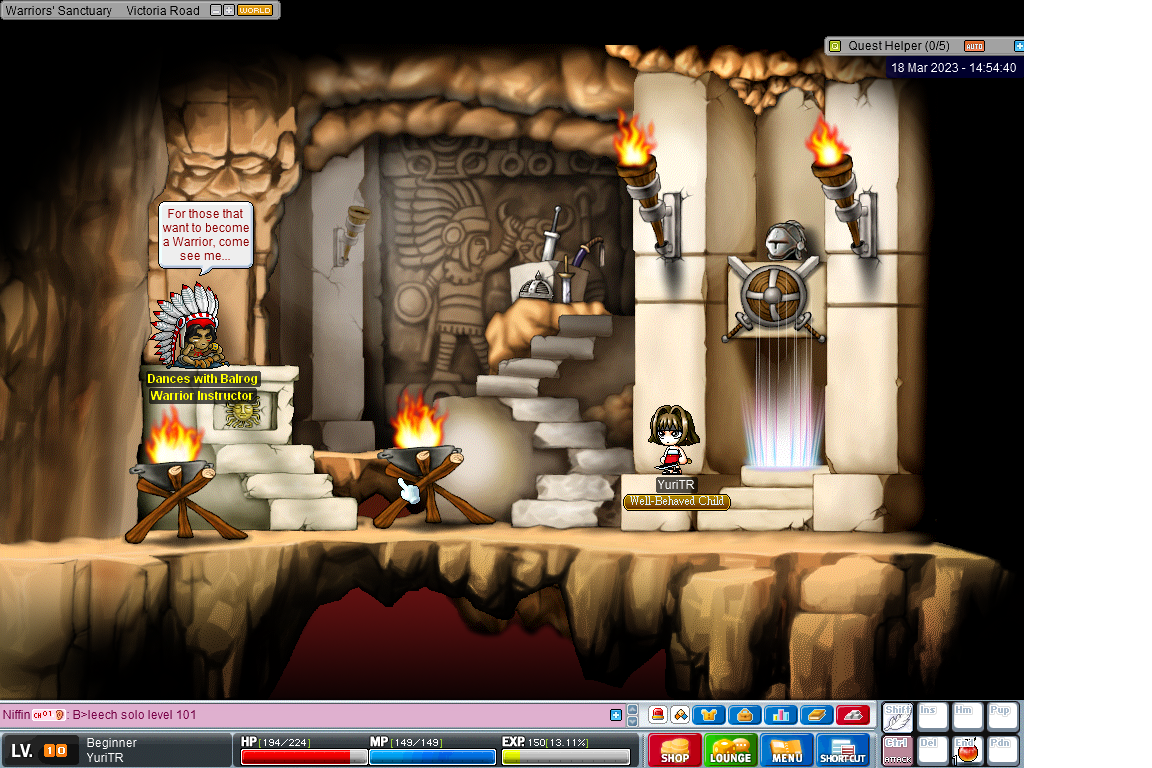This screenshot has height=768, width=1152.
Task: Open the main Menu button
Action: [787, 750]
